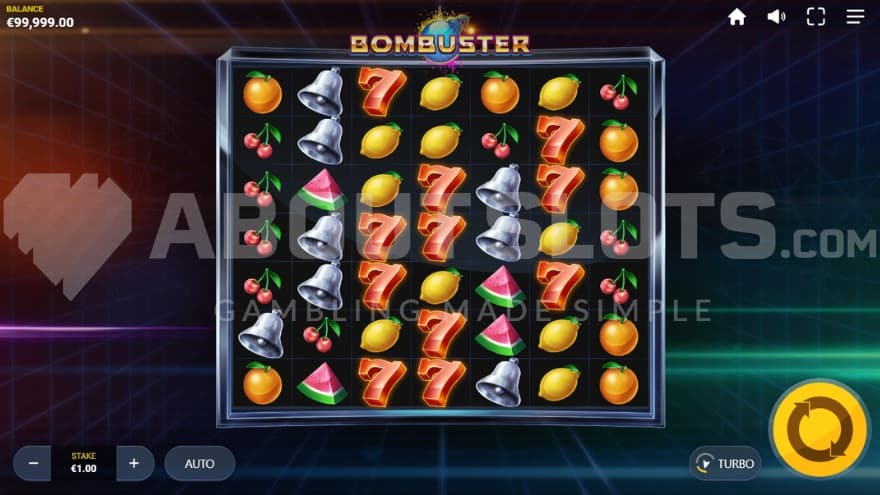Spin the reels with the yellow button
This screenshot has height=495, width=880.
[819, 430]
